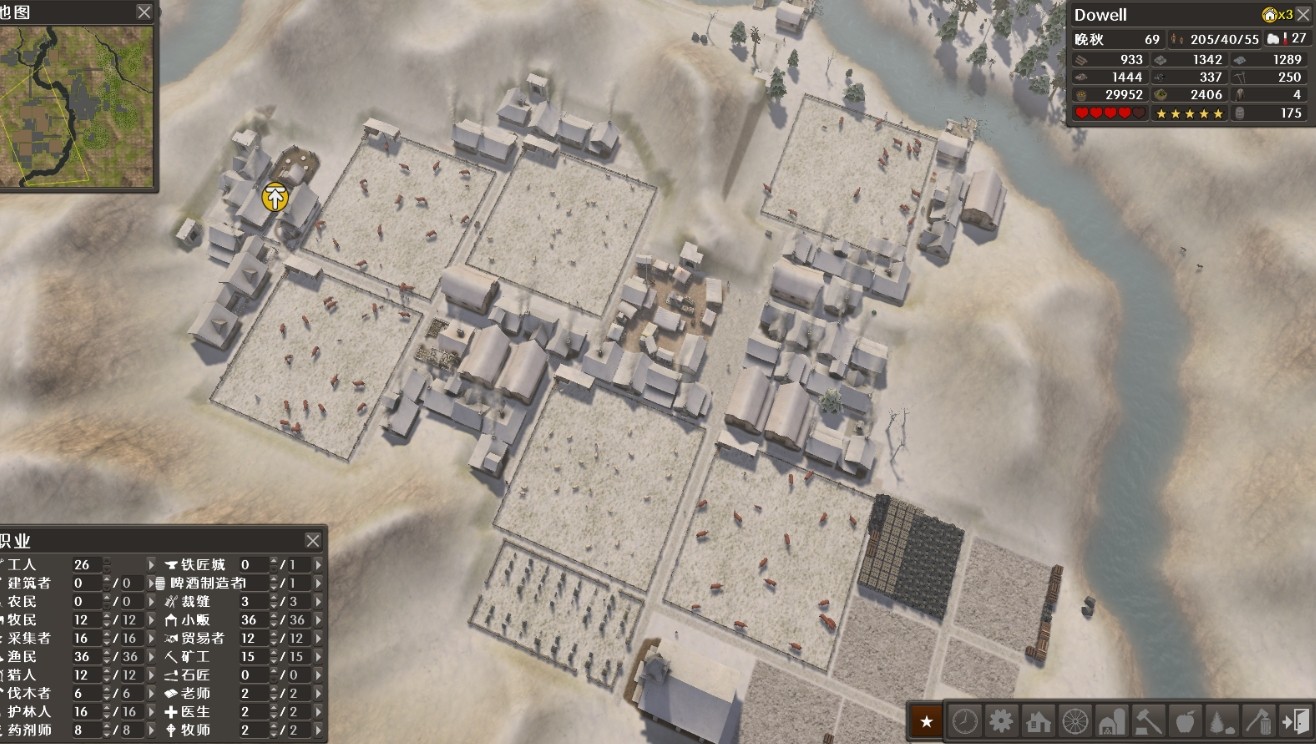Open the house building menu
1316x744 pixels.
tap(1038, 720)
